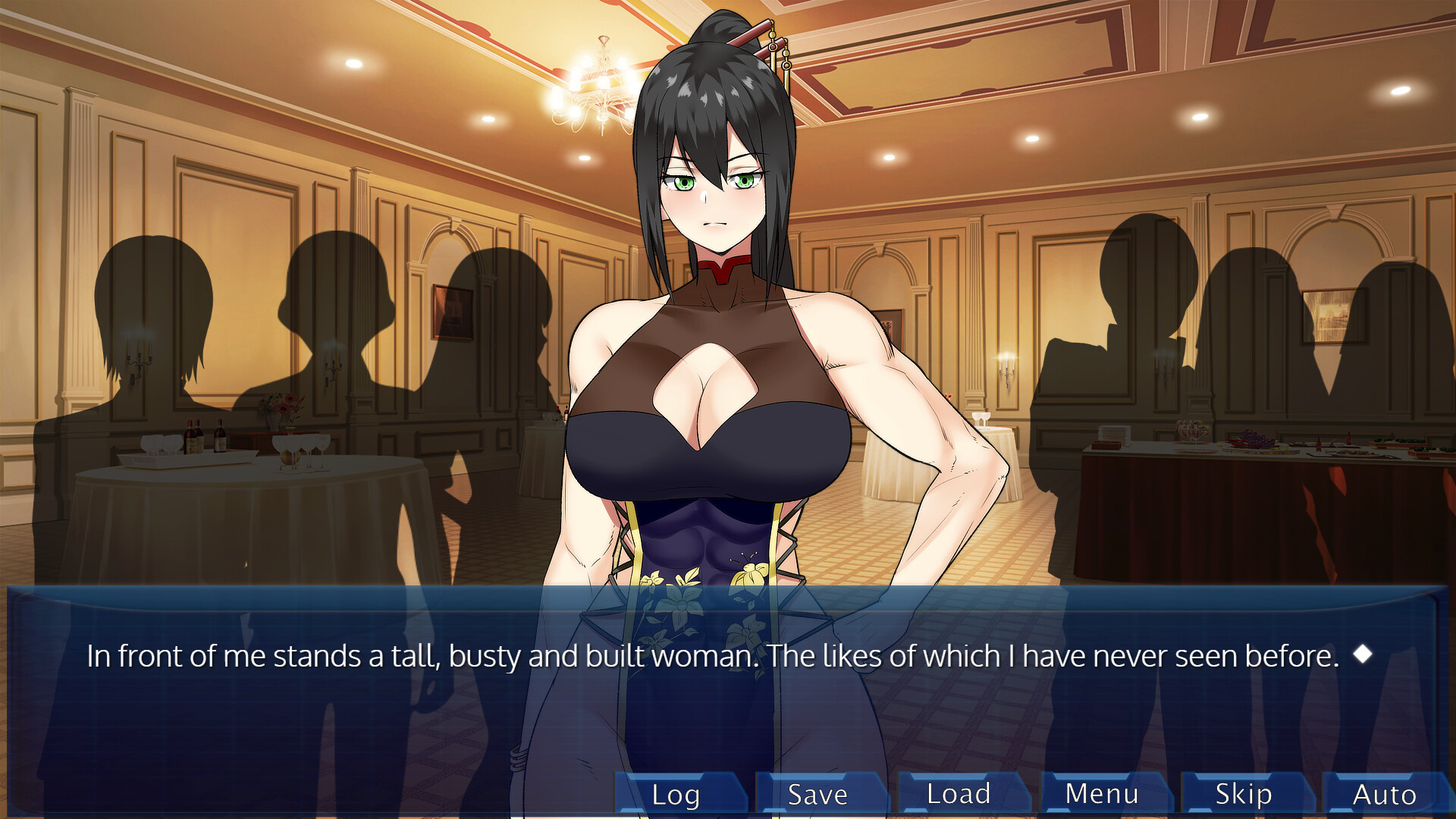Review past dialogue with the Log button
The width and height of the screenshot is (1456, 819).
tap(675, 795)
